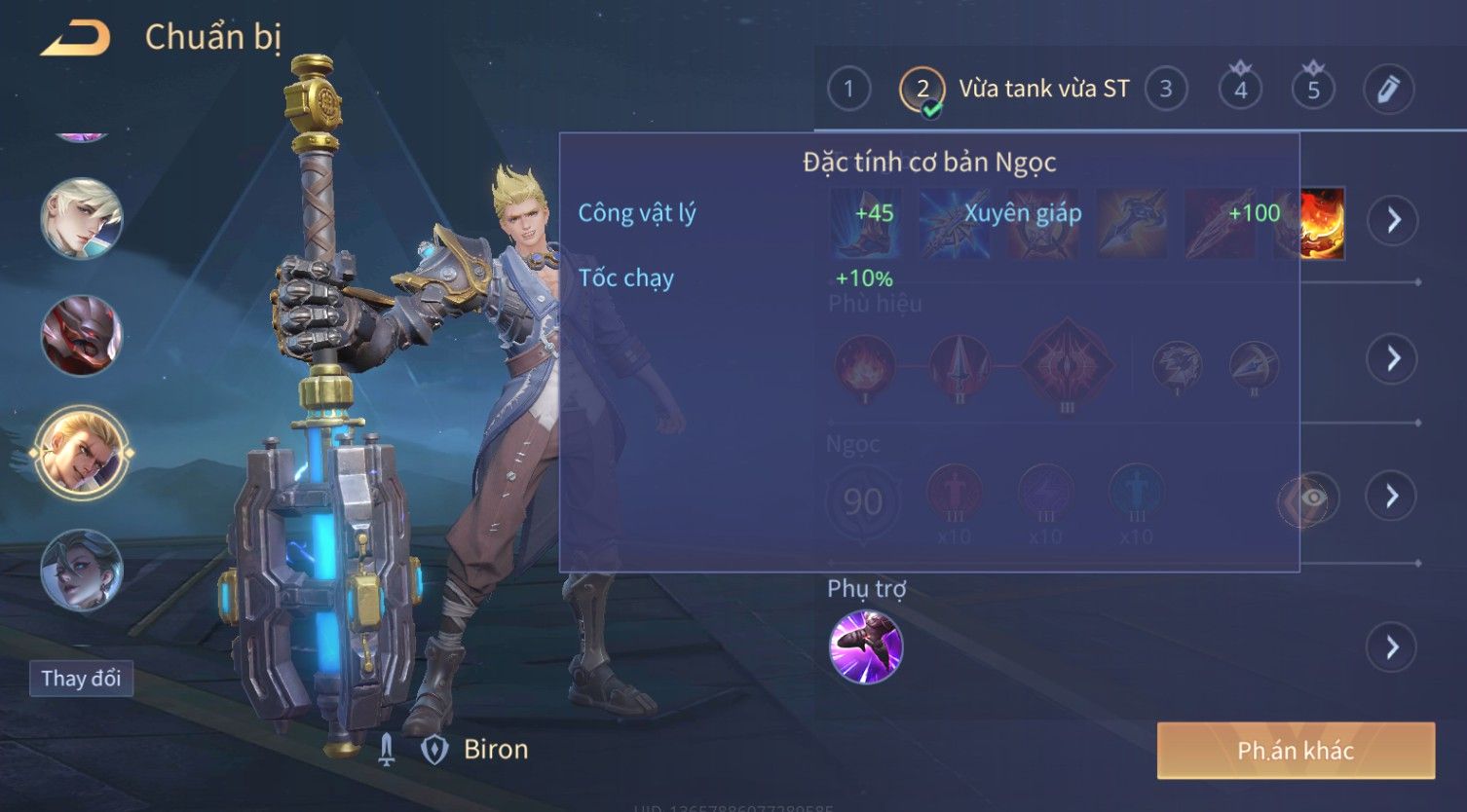Open the Phụ trợ selection arrow
This screenshot has width=1467, height=812.
(1393, 647)
